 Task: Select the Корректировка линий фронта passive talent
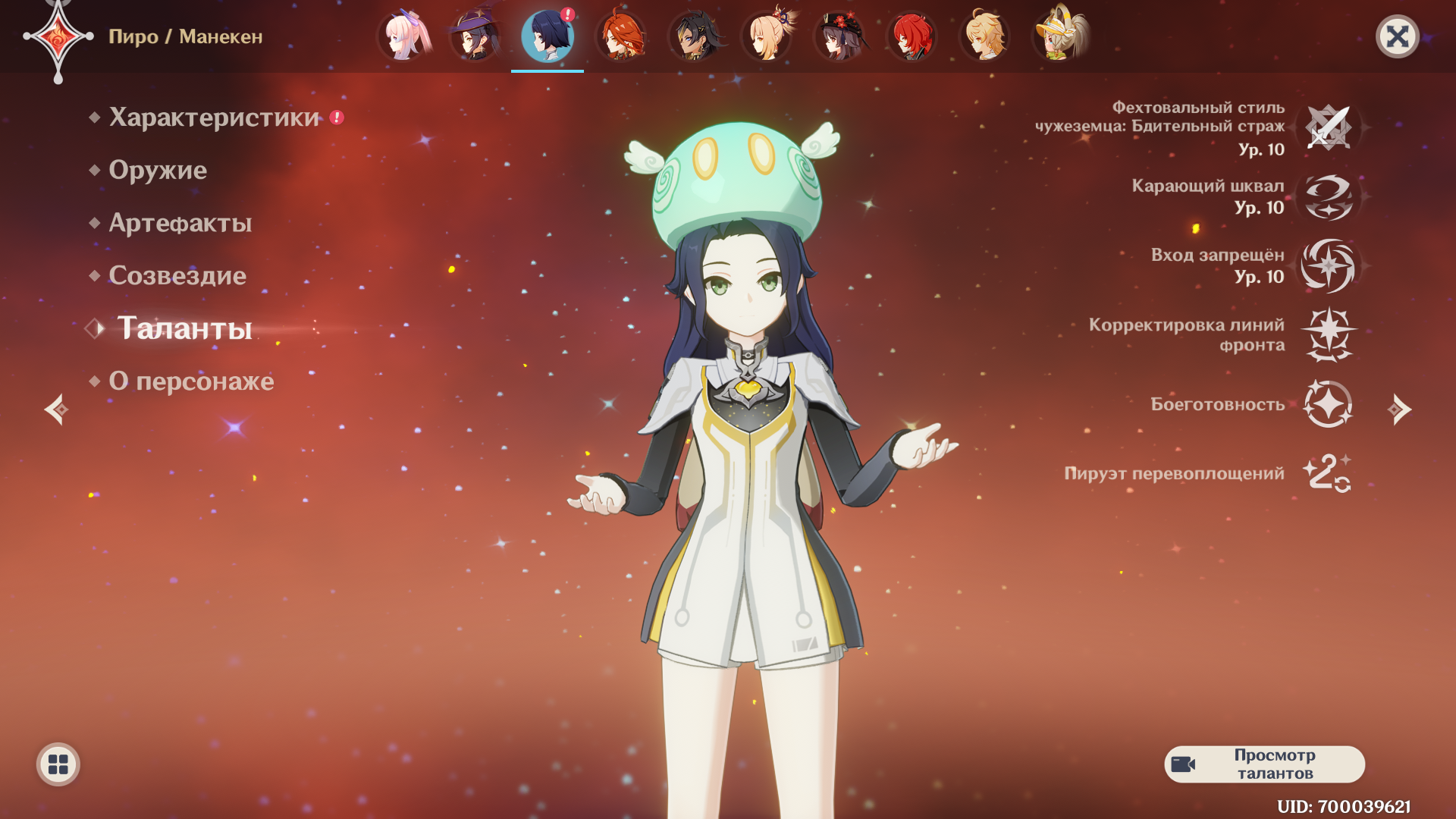pyautogui.click(x=1329, y=334)
